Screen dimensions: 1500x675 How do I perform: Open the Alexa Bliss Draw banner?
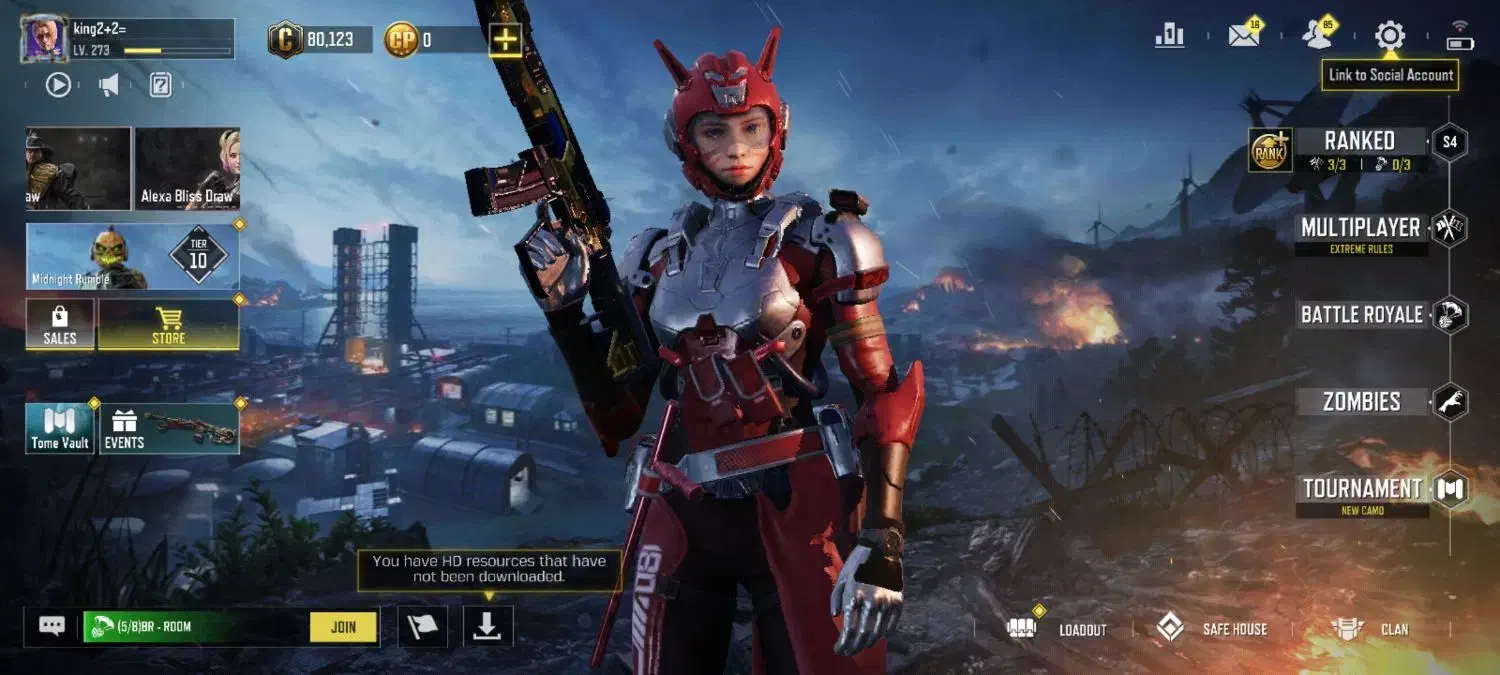pyautogui.click(x=187, y=168)
